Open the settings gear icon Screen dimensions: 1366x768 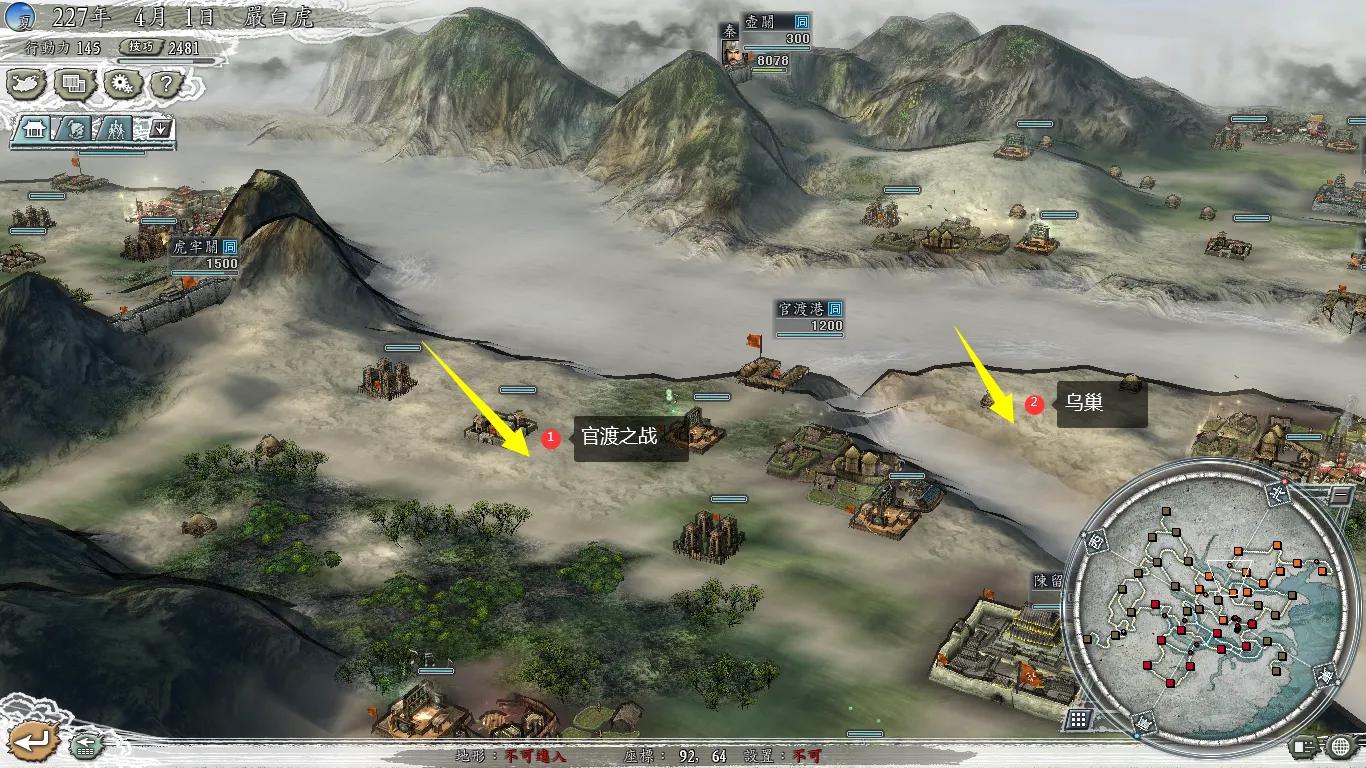(120, 84)
